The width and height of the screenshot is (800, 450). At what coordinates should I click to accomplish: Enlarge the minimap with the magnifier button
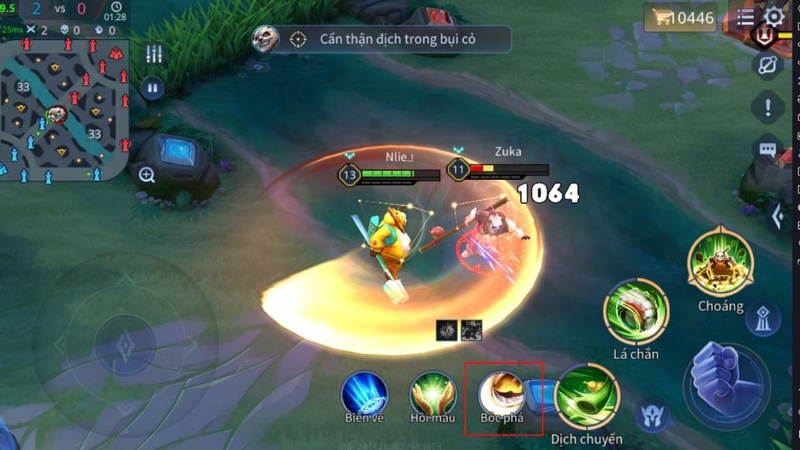147,175
